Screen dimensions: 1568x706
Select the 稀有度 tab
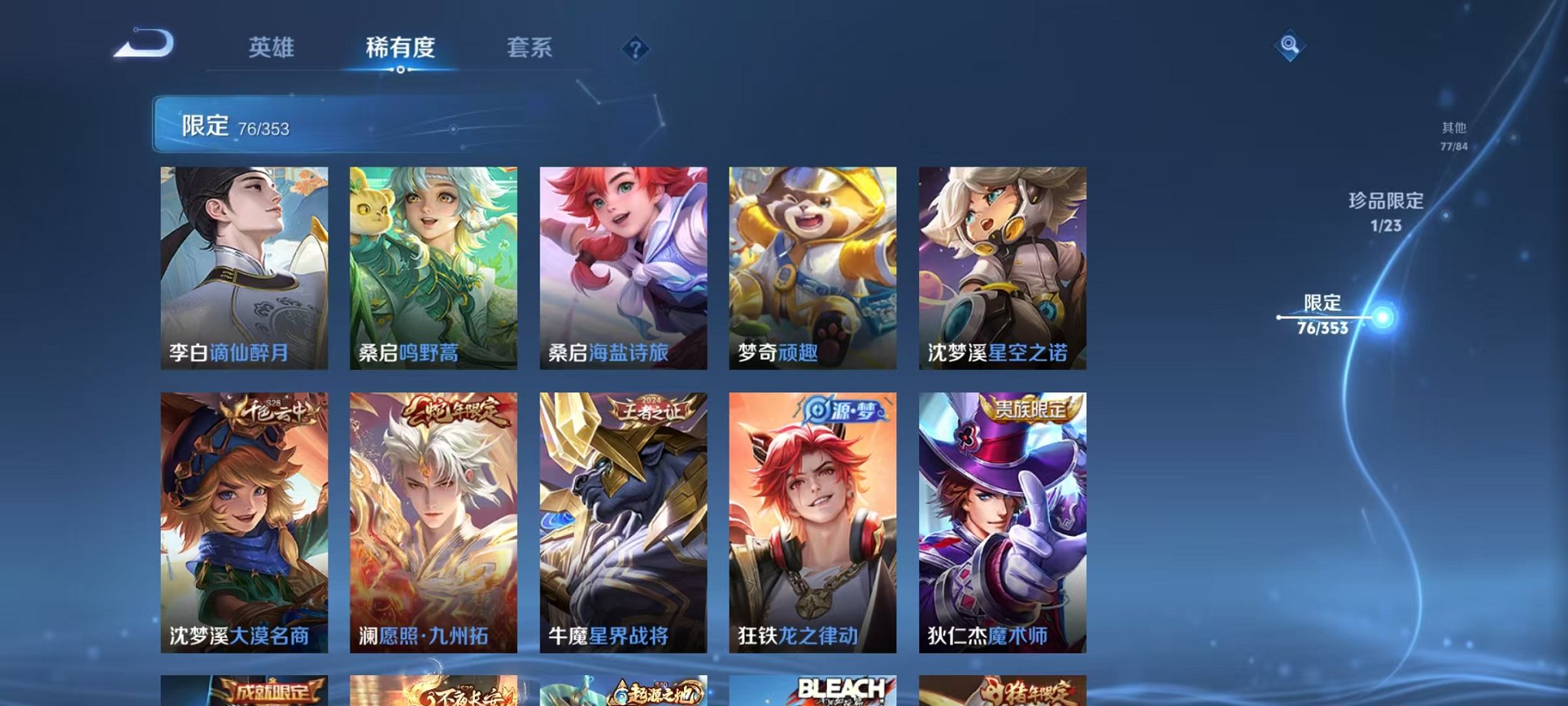tap(400, 48)
